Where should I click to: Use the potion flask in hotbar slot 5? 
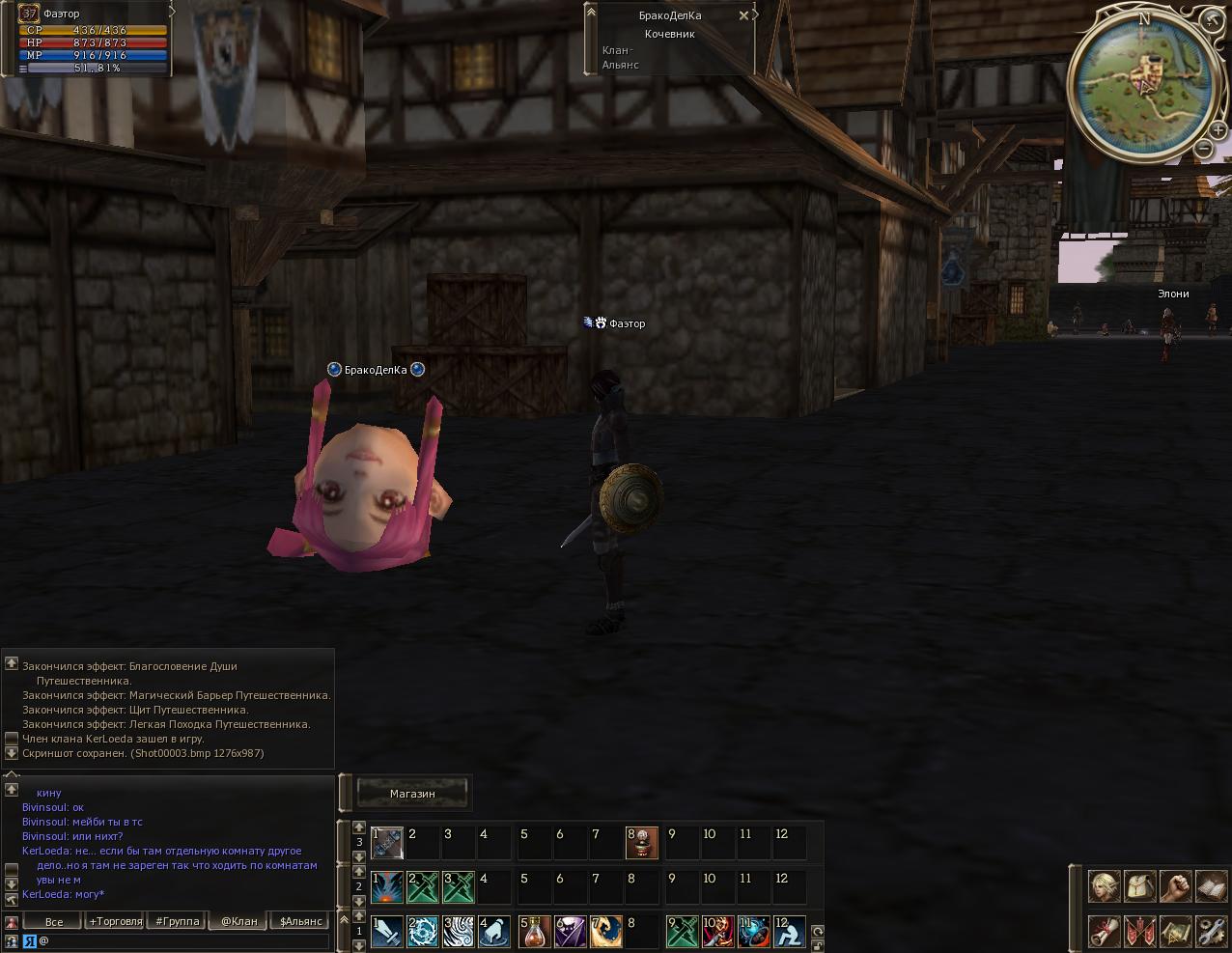(x=534, y=932)
